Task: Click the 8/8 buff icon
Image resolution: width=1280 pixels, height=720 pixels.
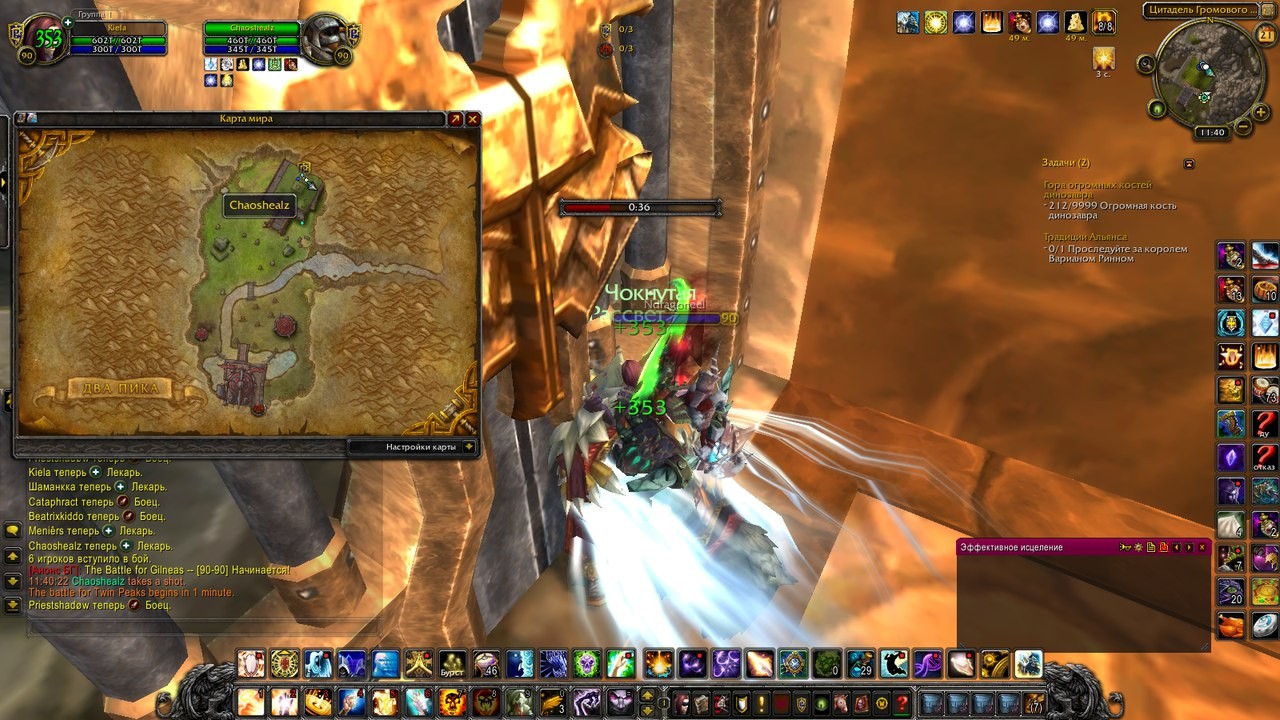Action: pyautogui.click(x=1104, y=22)
